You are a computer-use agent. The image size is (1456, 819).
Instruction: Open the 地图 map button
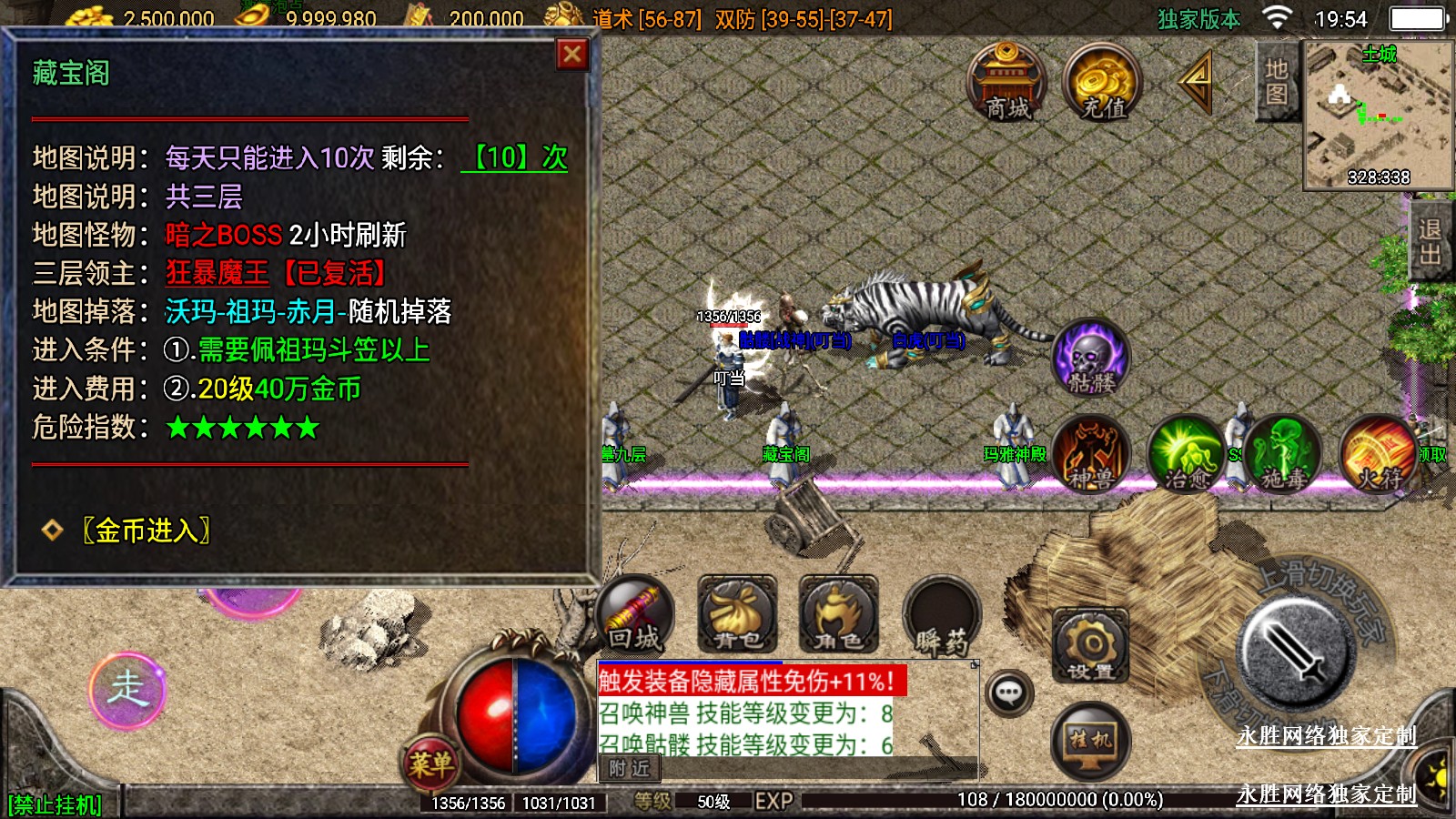click(1276, 82)
